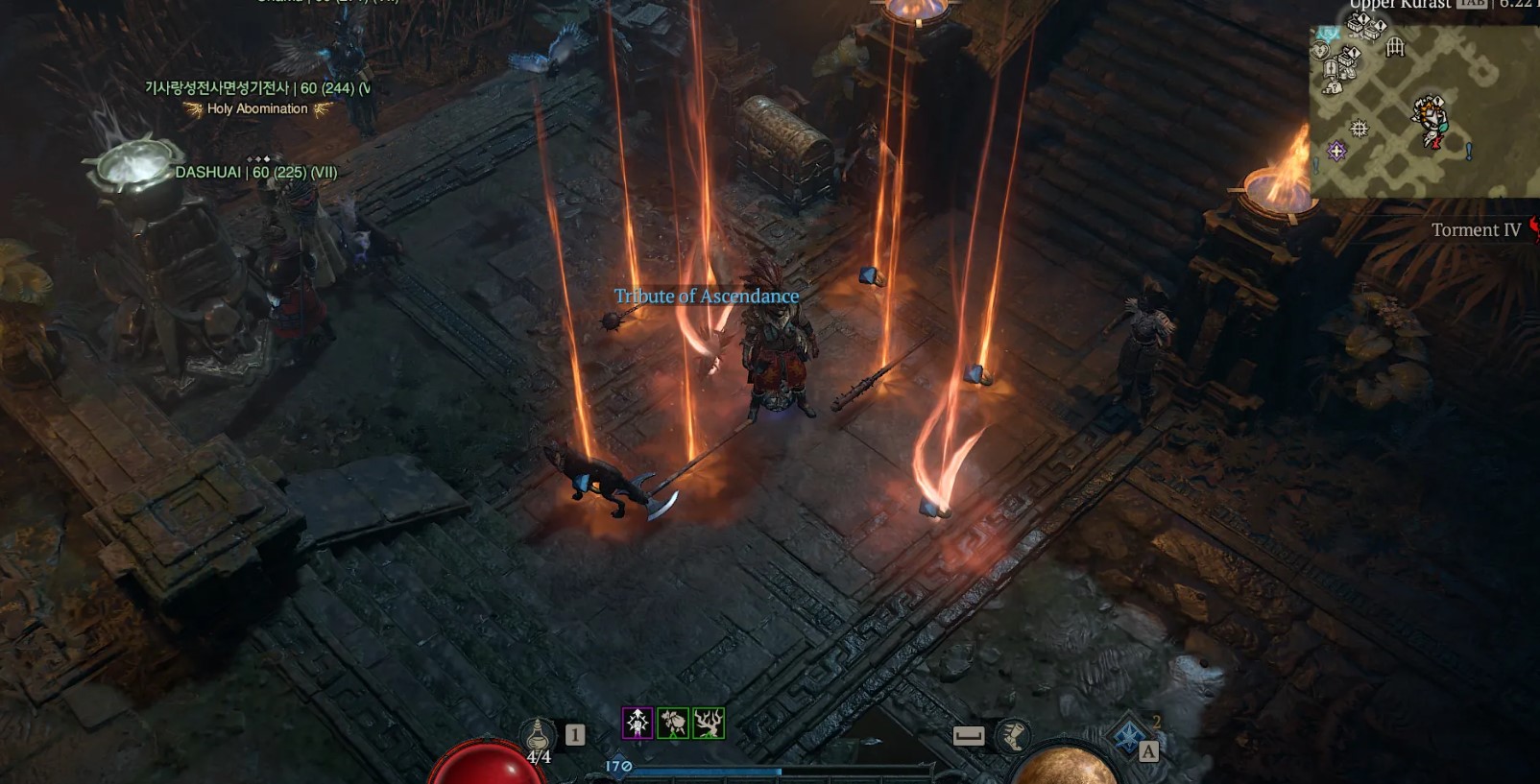Use the healing potion flask
The width and height of the screenshot is (1540, 784).
pyautogui.click(x=538, y=737)
